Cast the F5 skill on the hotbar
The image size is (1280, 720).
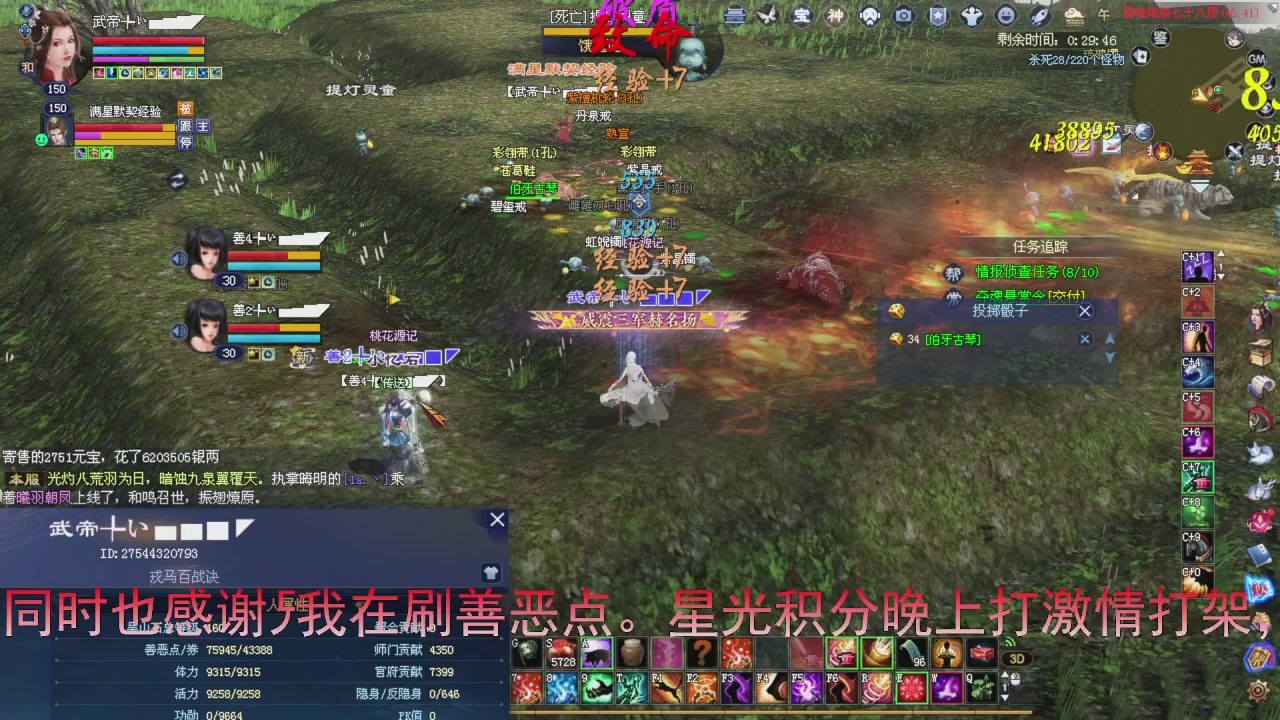pos(805,687)
